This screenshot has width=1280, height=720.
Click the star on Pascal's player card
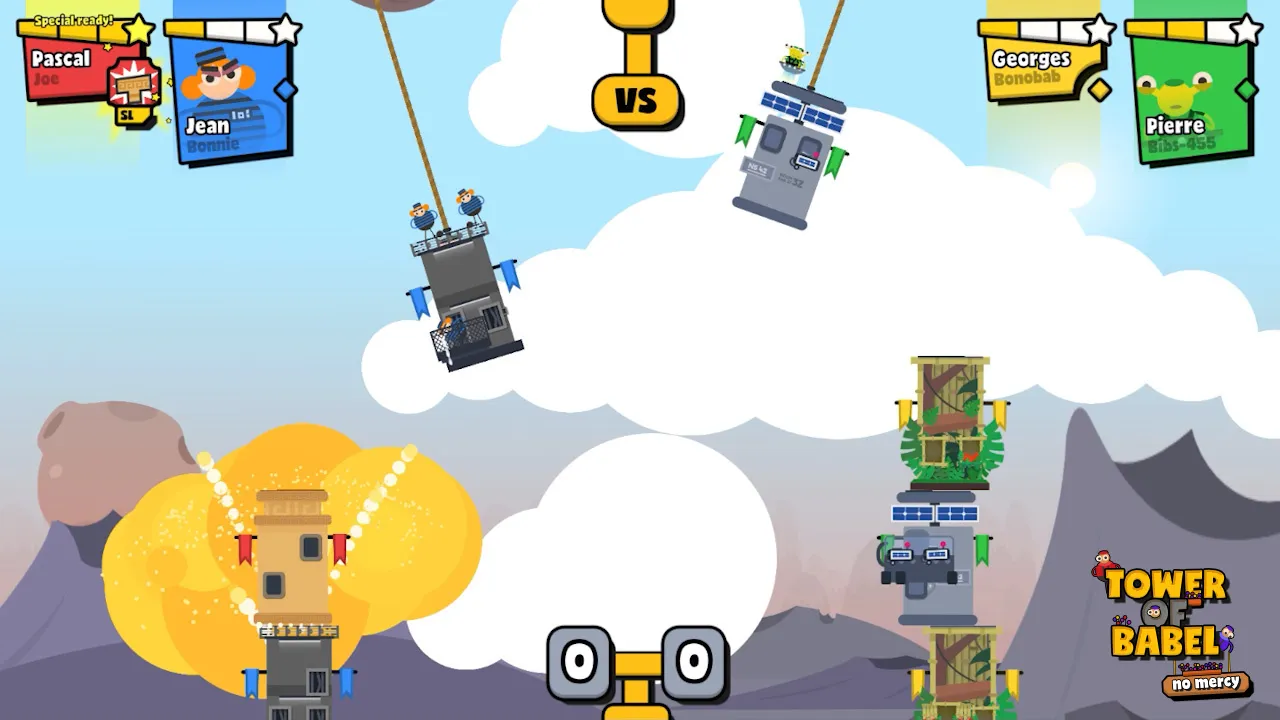click(137, 30)
